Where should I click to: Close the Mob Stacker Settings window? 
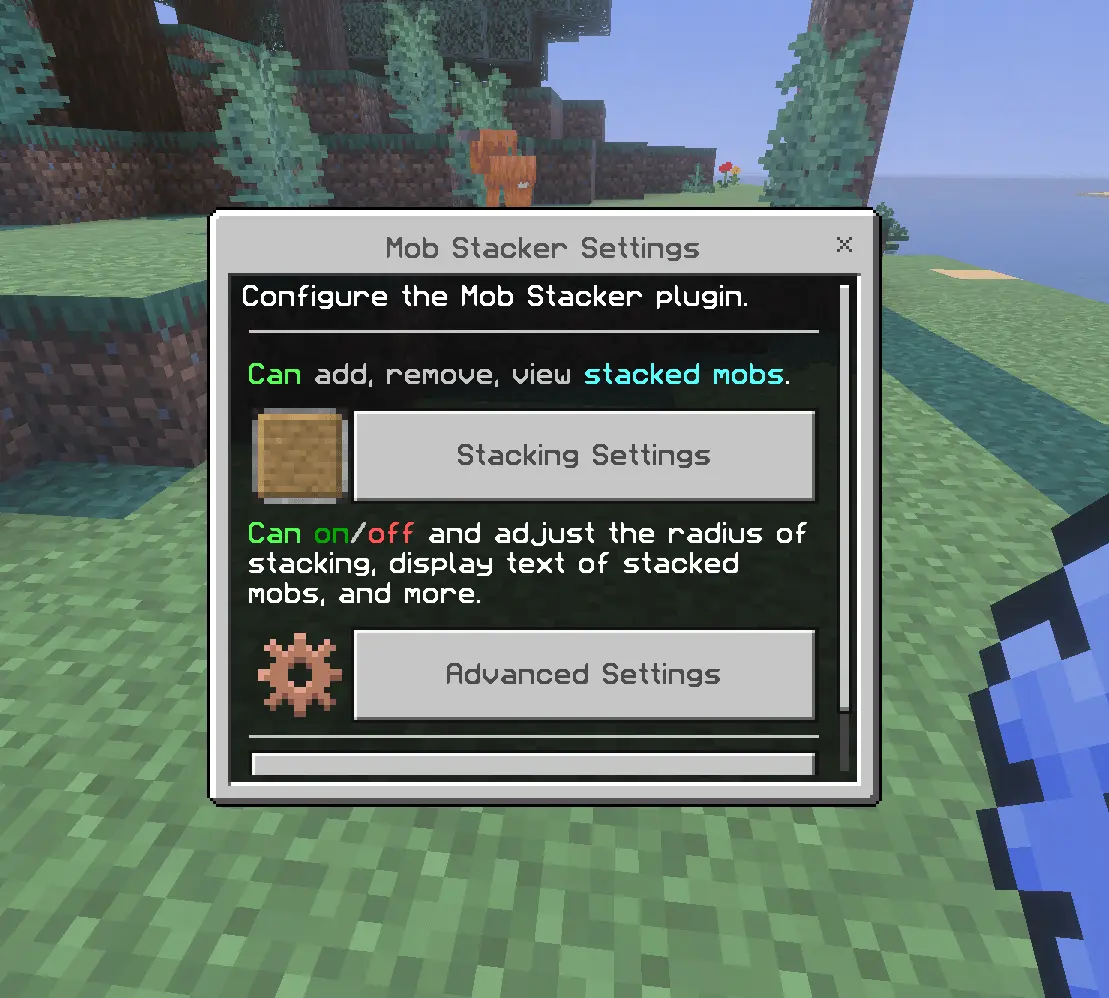(844, 244)
